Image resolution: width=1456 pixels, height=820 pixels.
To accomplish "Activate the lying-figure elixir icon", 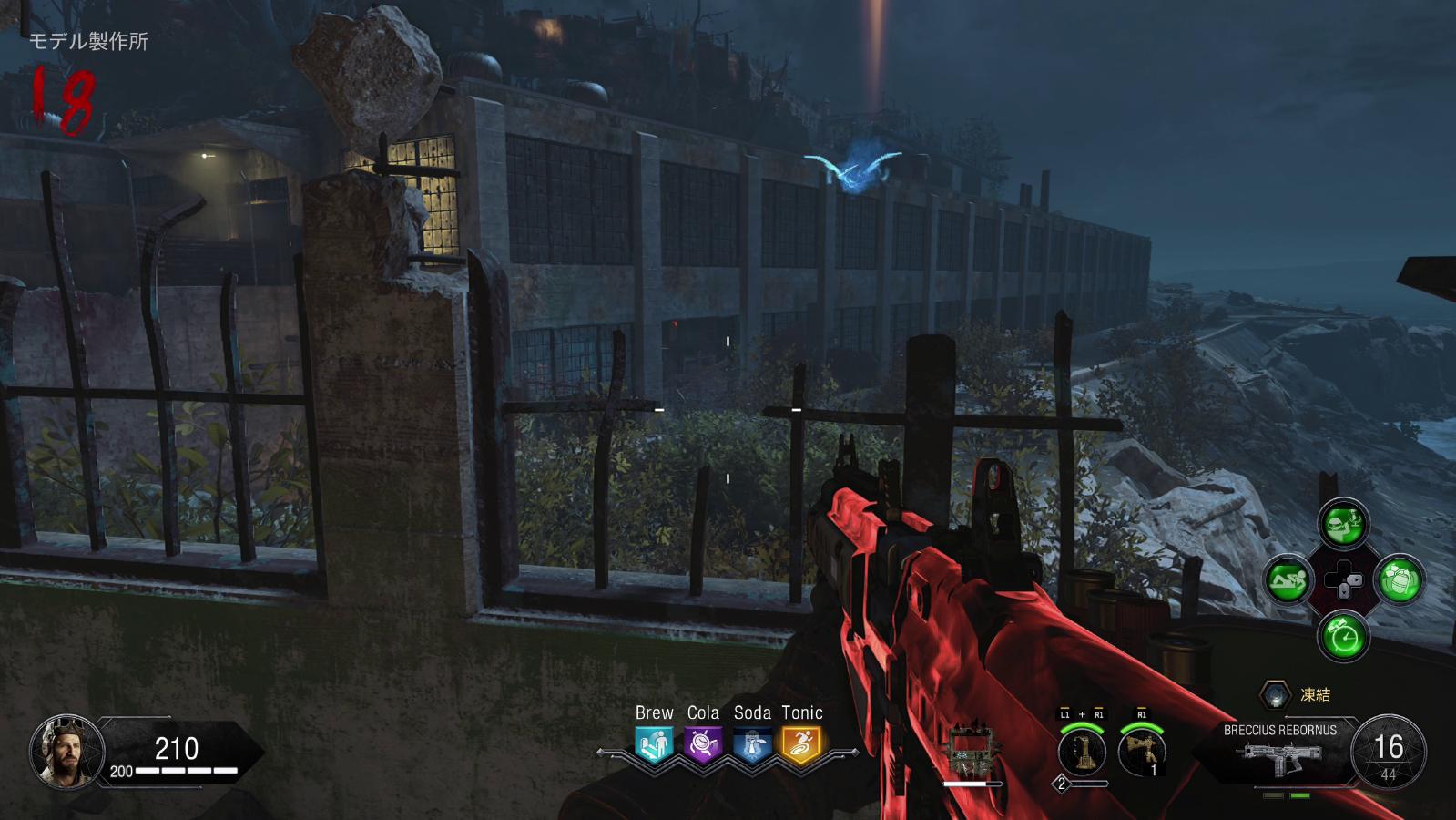I will (1288, 579).
